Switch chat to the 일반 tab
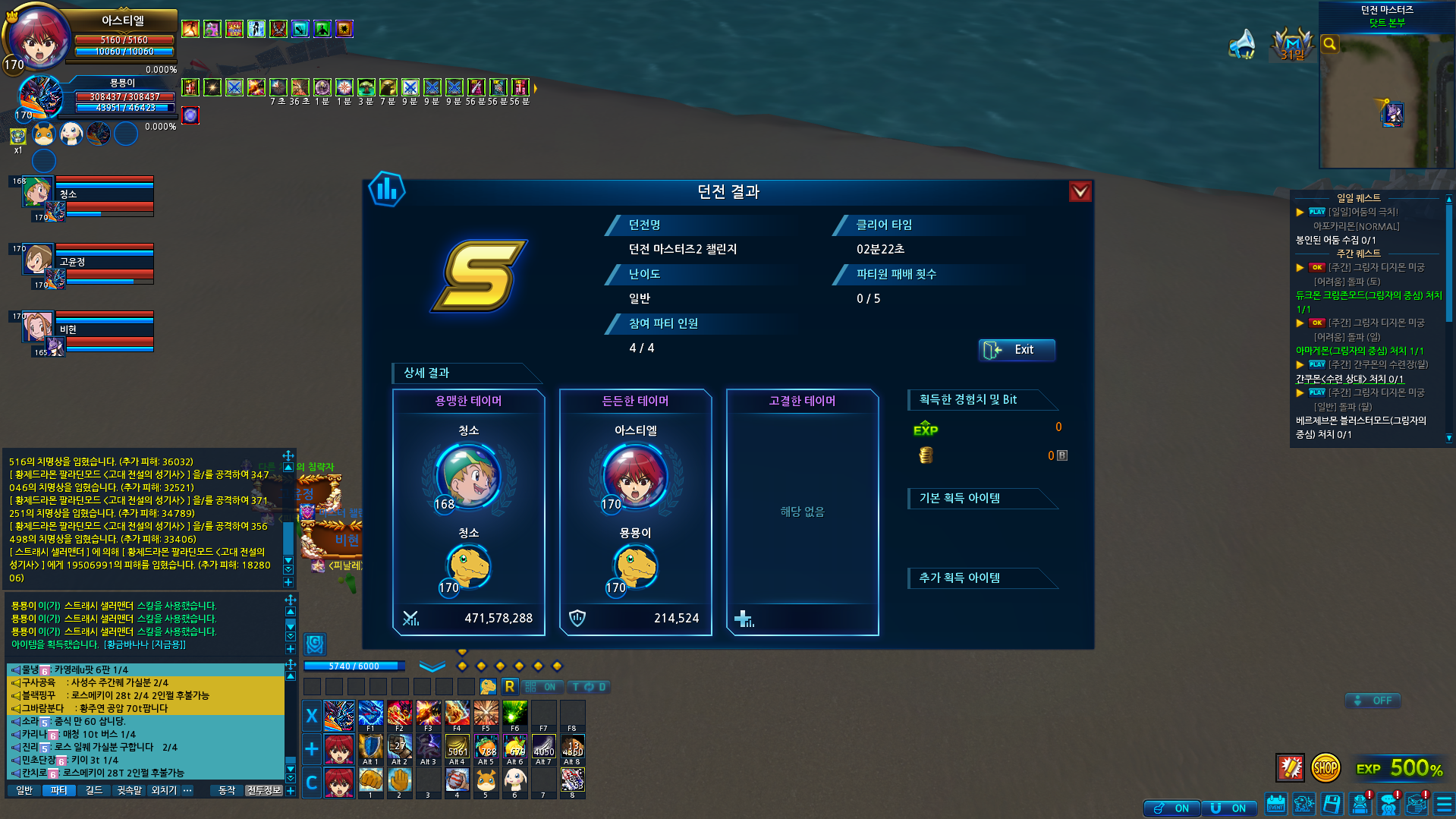 click(25, 791)
